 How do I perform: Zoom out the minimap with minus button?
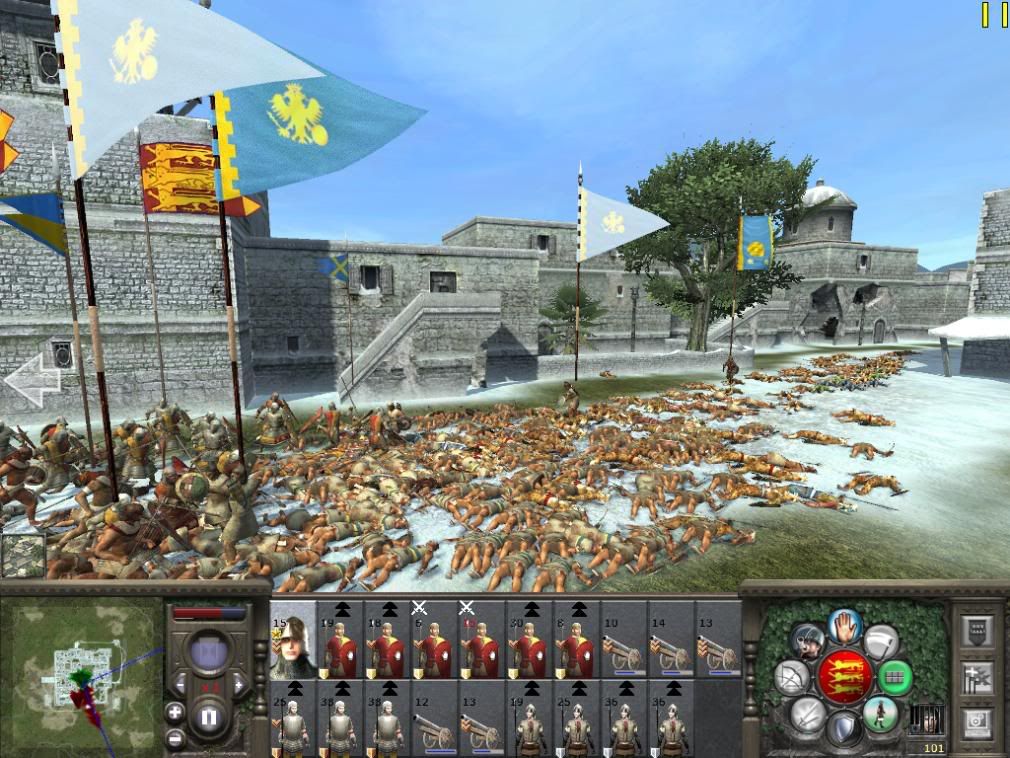click(175, 739)
